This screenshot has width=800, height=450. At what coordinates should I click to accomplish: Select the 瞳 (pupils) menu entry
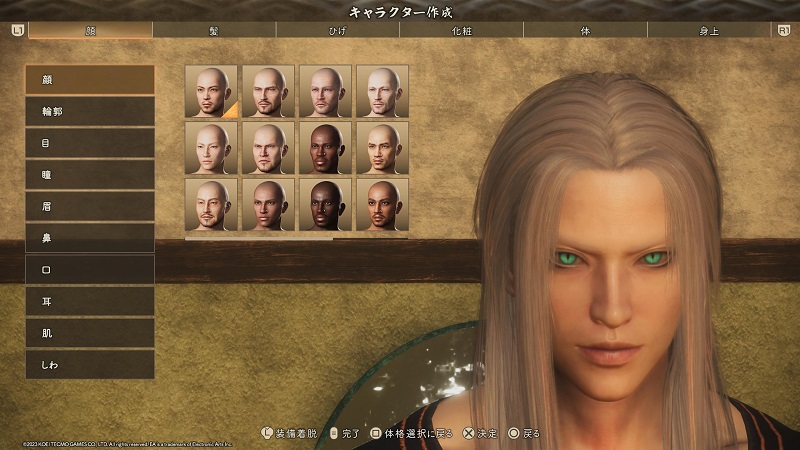point(90,175)
